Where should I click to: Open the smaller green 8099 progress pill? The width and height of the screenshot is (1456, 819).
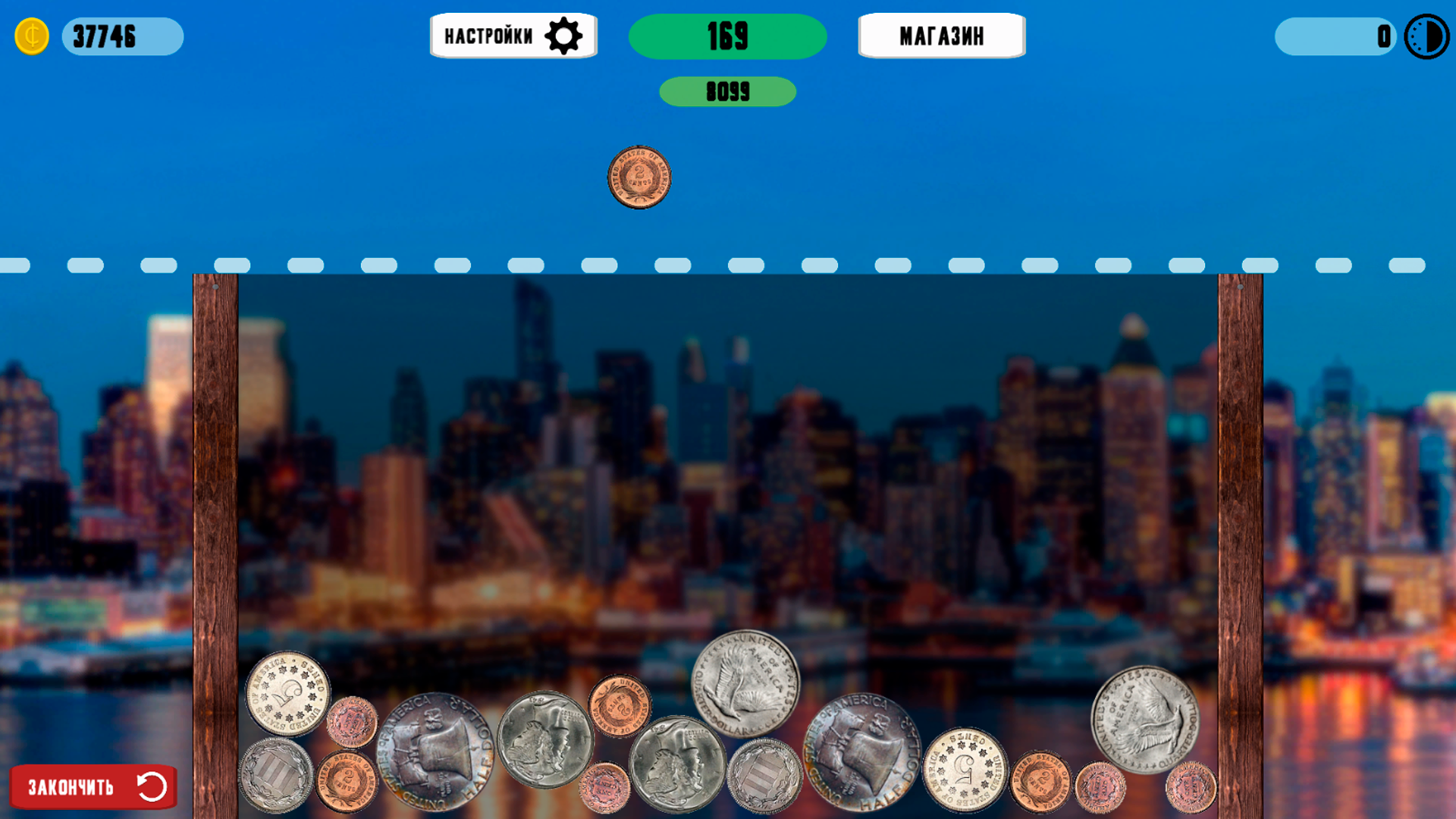(x=727, y=92)
